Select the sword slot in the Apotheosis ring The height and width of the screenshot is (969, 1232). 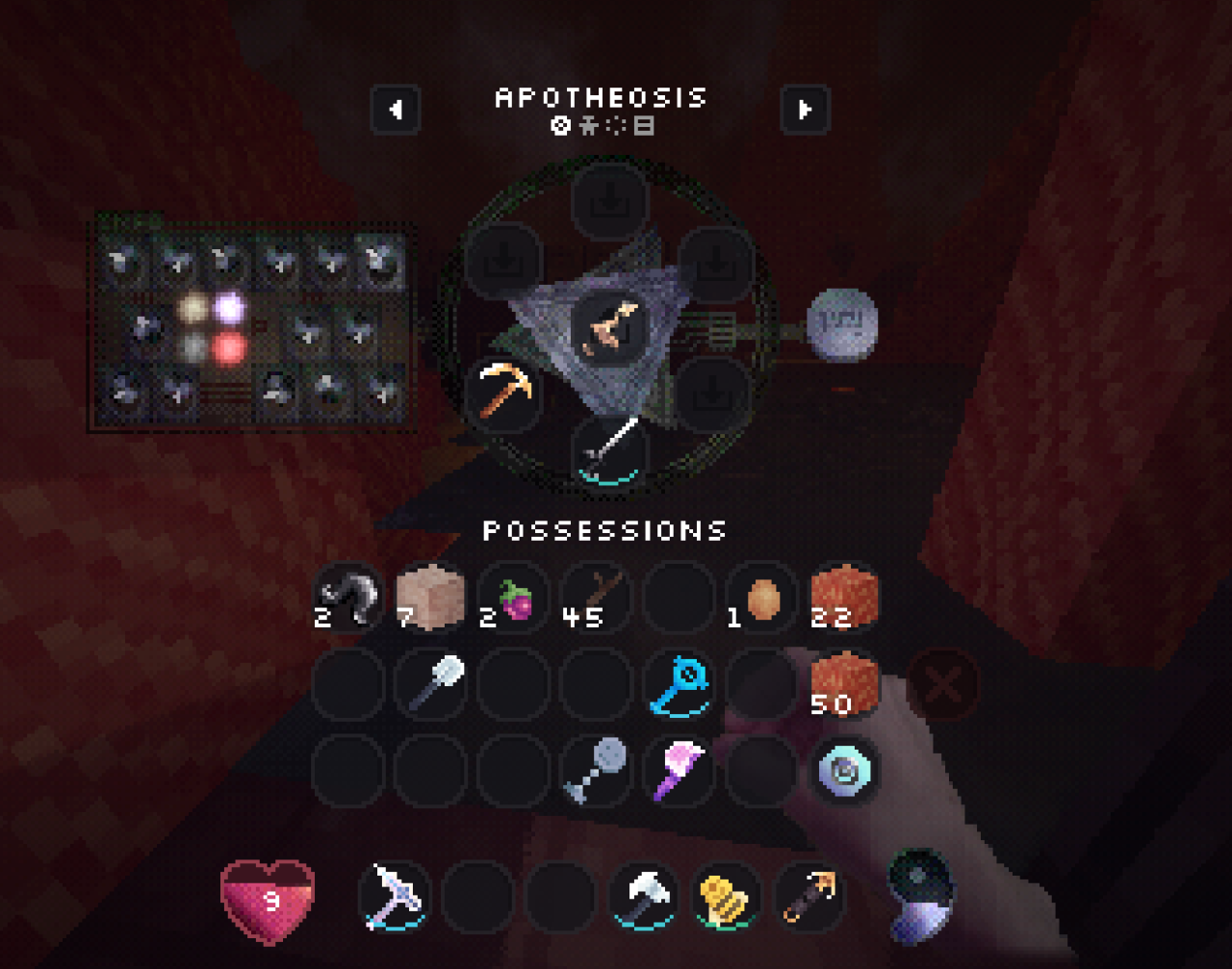coord(608,449)
